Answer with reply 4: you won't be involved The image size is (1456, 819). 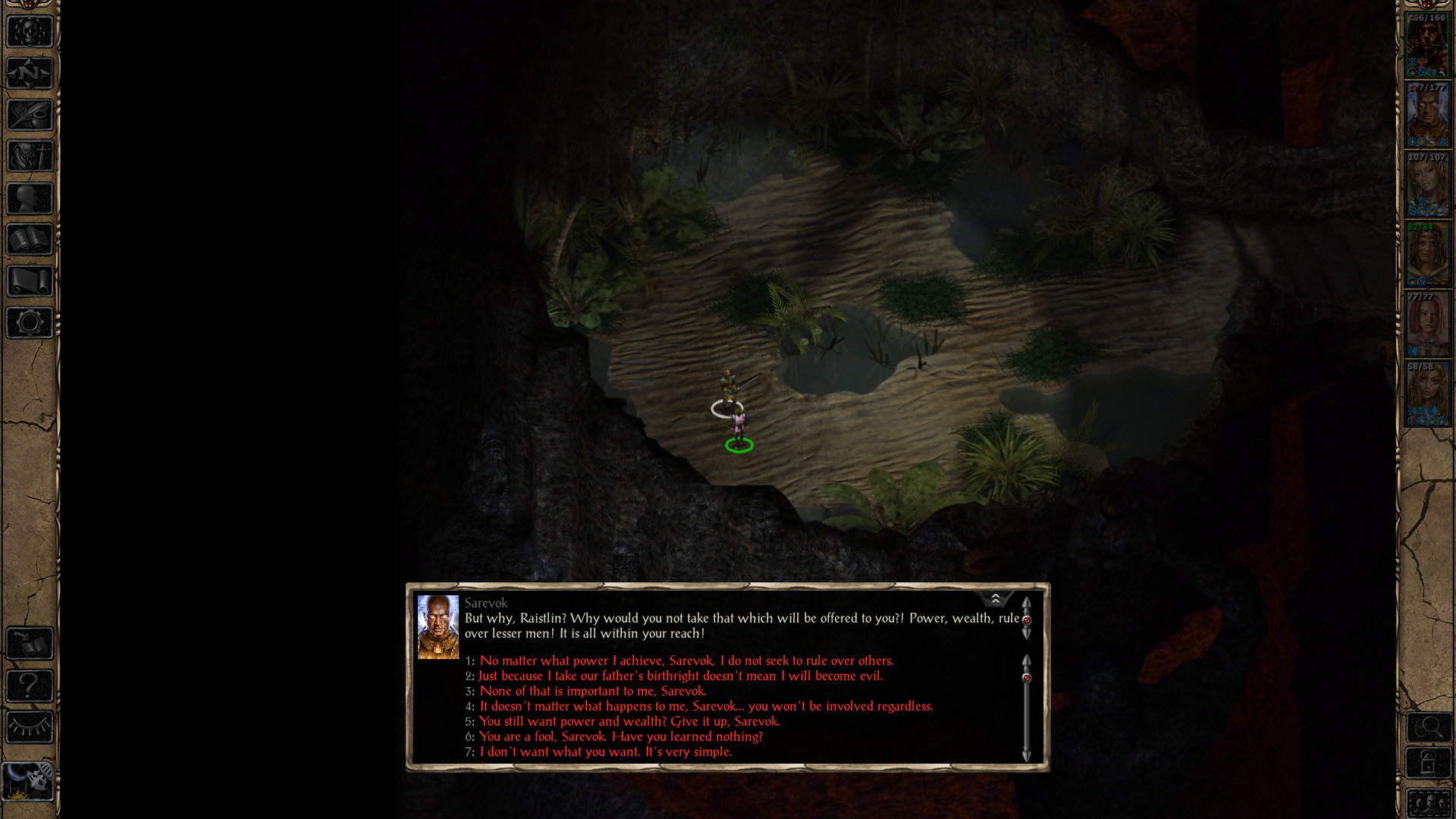tap(706, 706)
